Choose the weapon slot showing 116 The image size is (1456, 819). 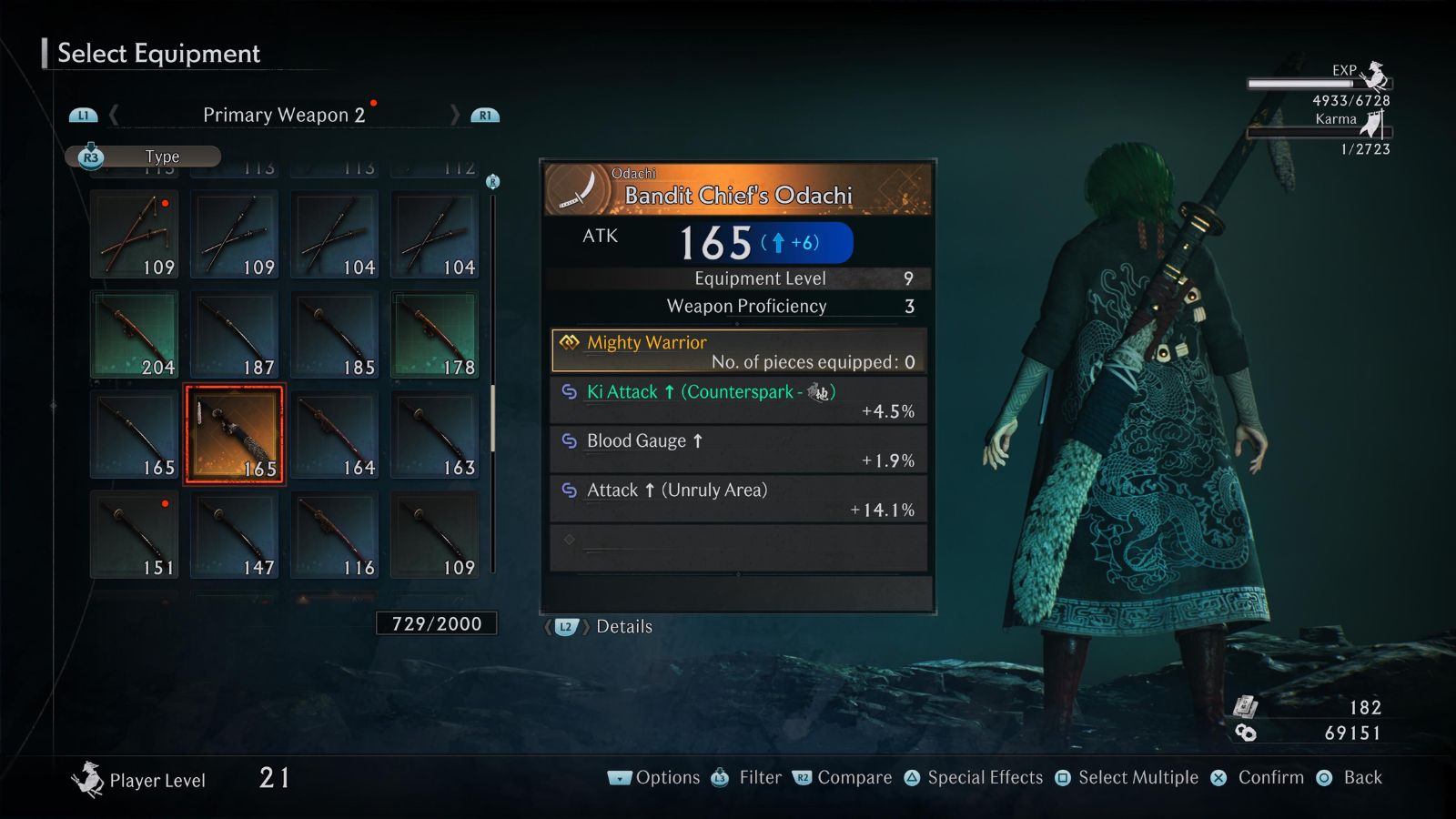335,534
